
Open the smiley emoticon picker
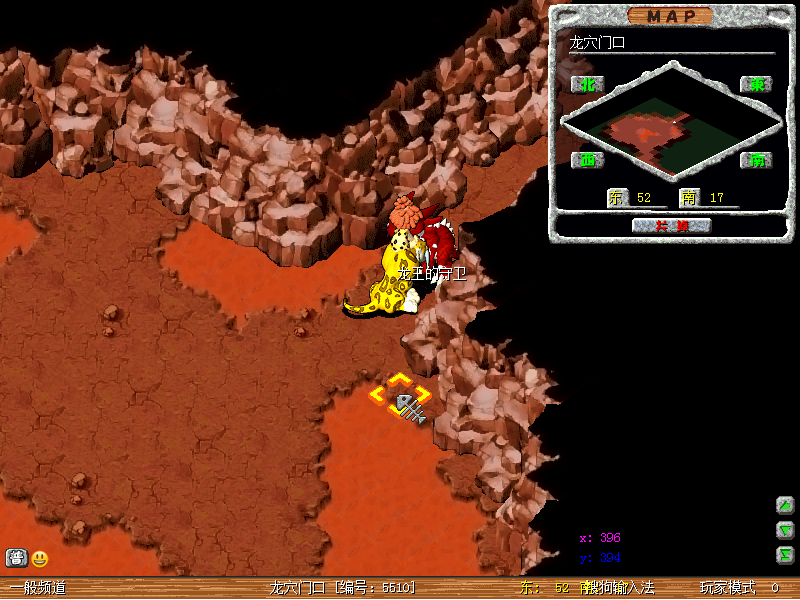(x=40, y=559)
